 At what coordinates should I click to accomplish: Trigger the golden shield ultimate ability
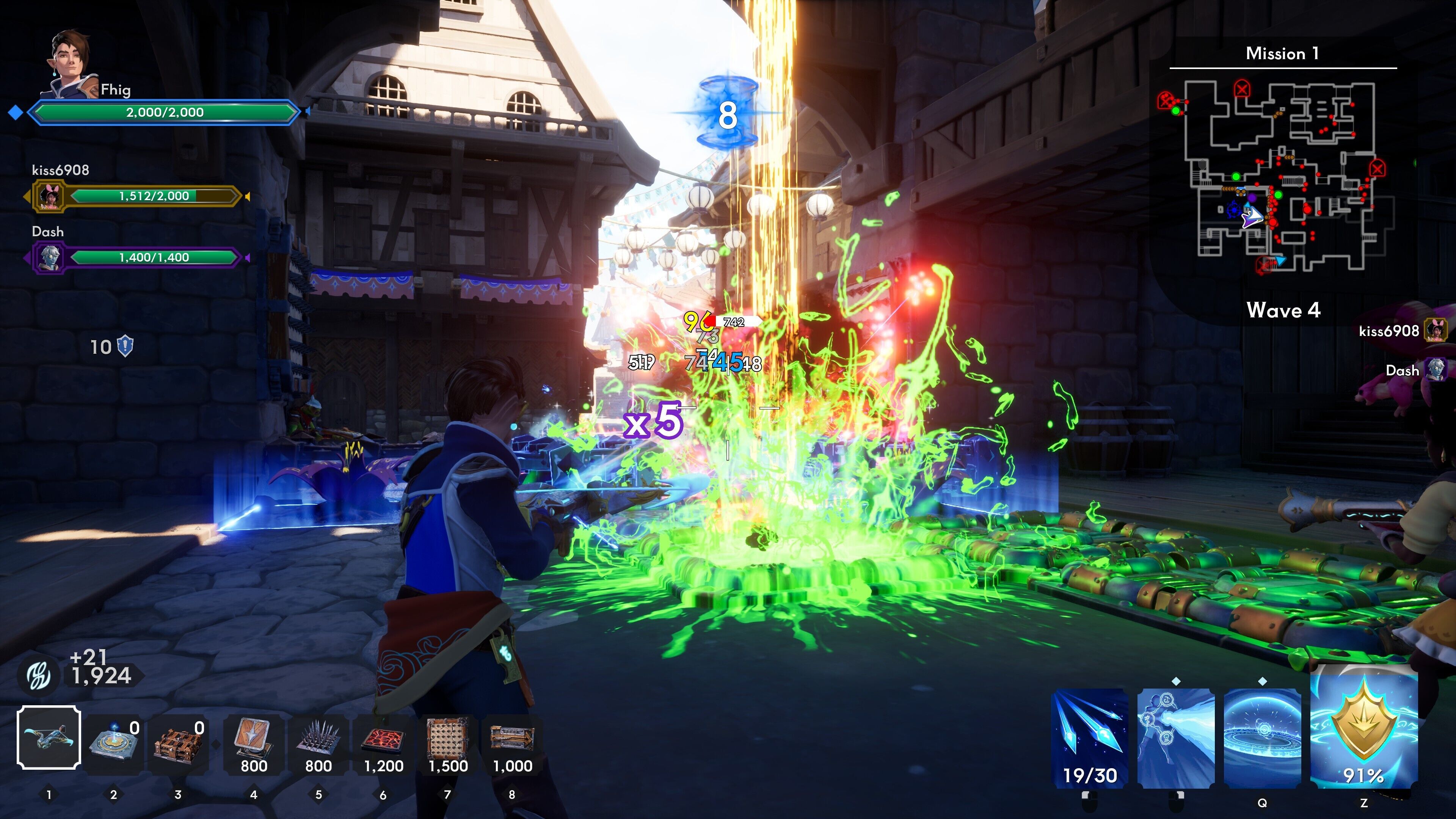click(x=1363, y=729)
